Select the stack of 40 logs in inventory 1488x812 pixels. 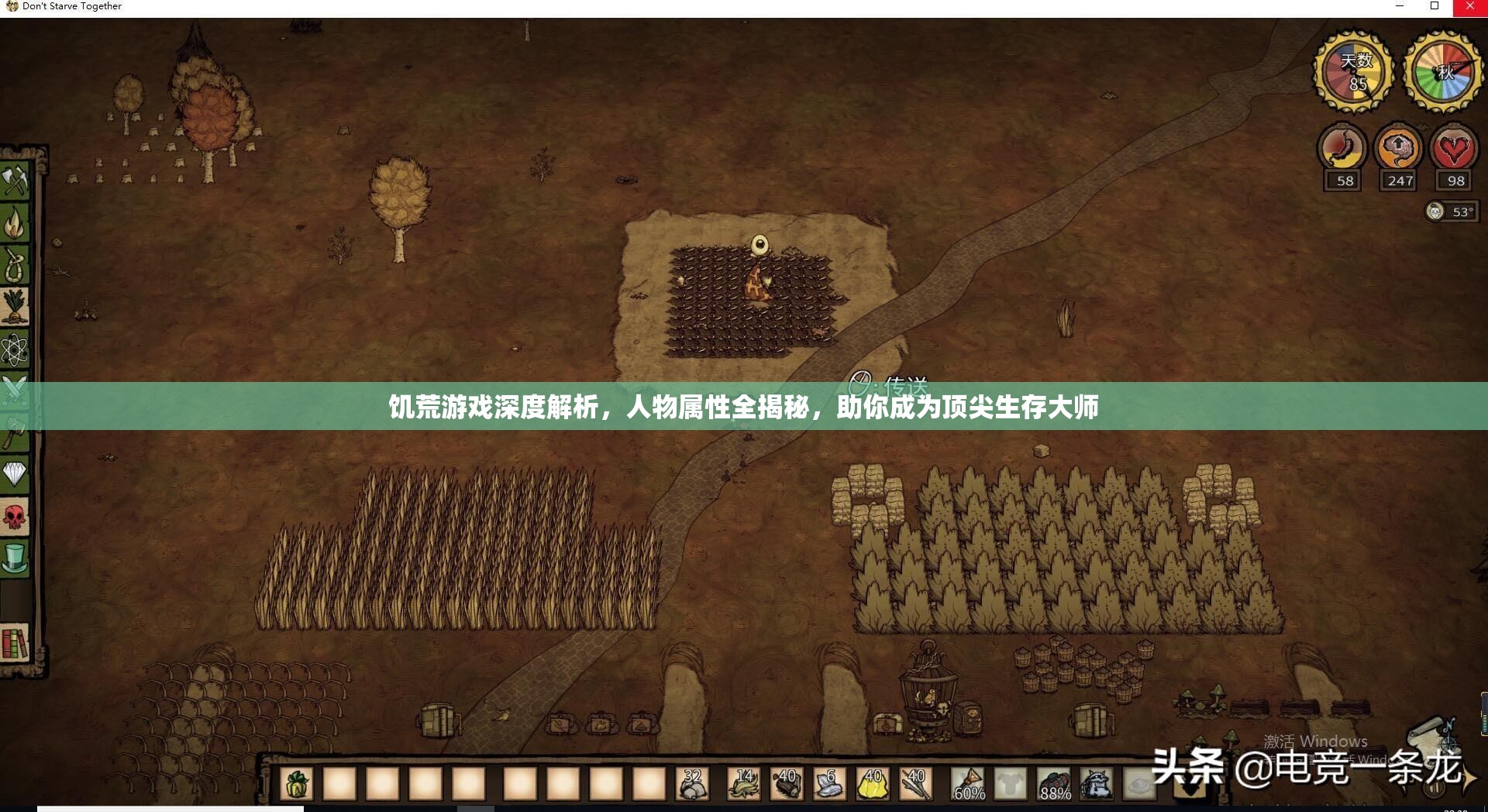[x=785, y=785]
